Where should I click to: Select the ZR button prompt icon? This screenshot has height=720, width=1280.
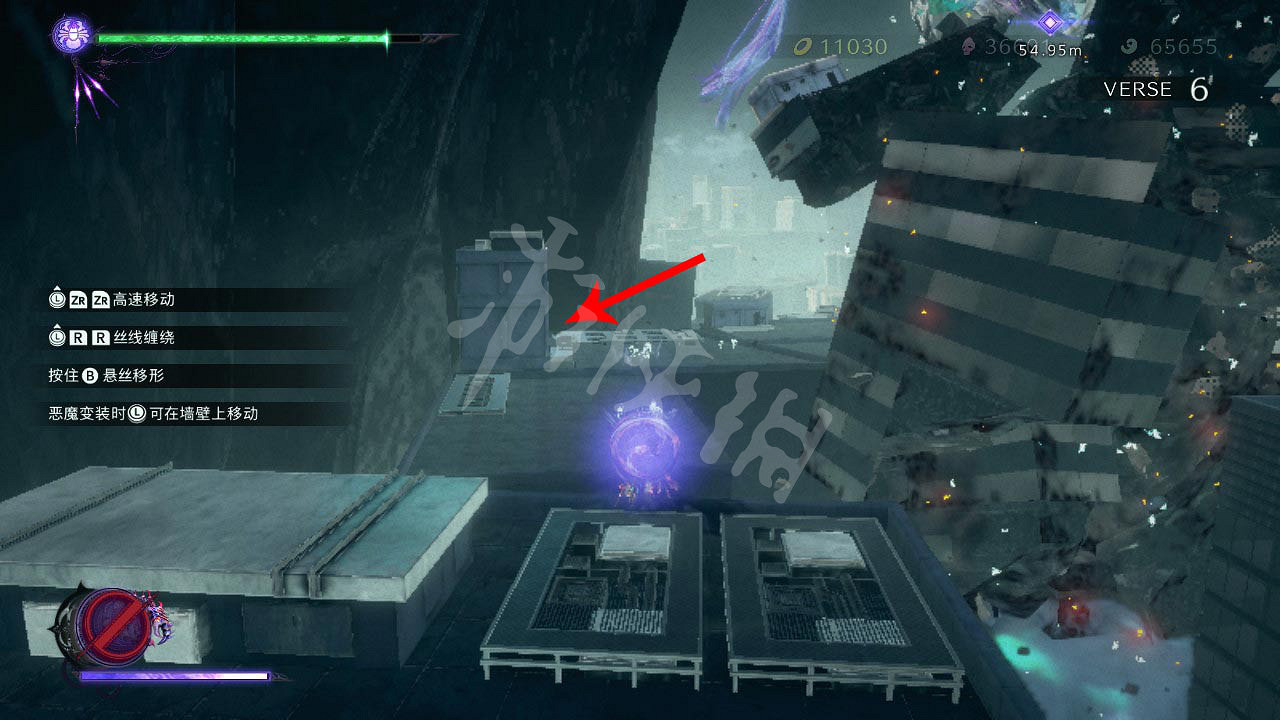click(78, 300)
